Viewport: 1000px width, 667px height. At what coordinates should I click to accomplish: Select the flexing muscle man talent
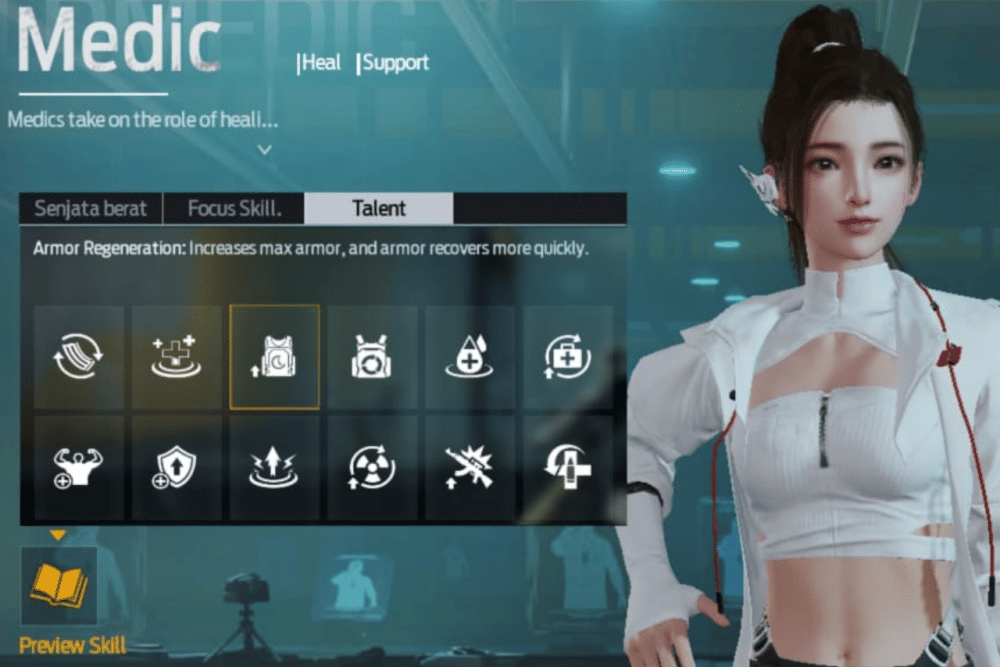[79, 467]
